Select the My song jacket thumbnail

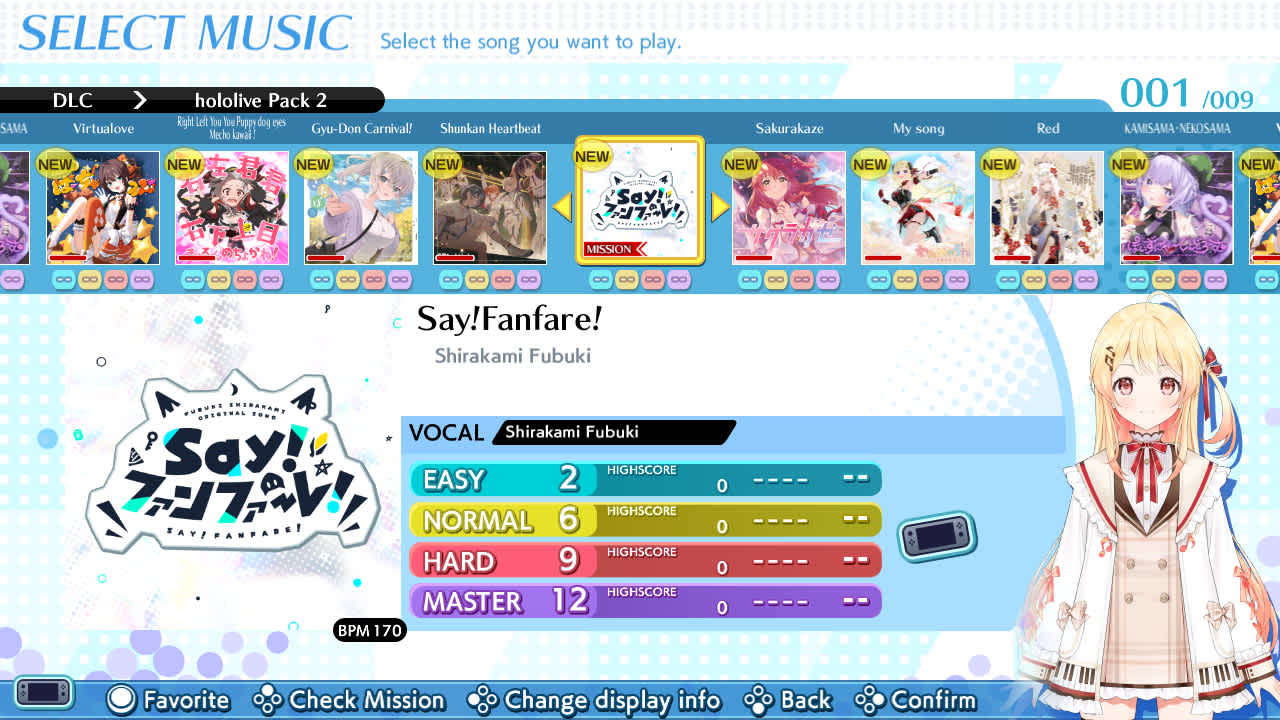click(917, 207)
